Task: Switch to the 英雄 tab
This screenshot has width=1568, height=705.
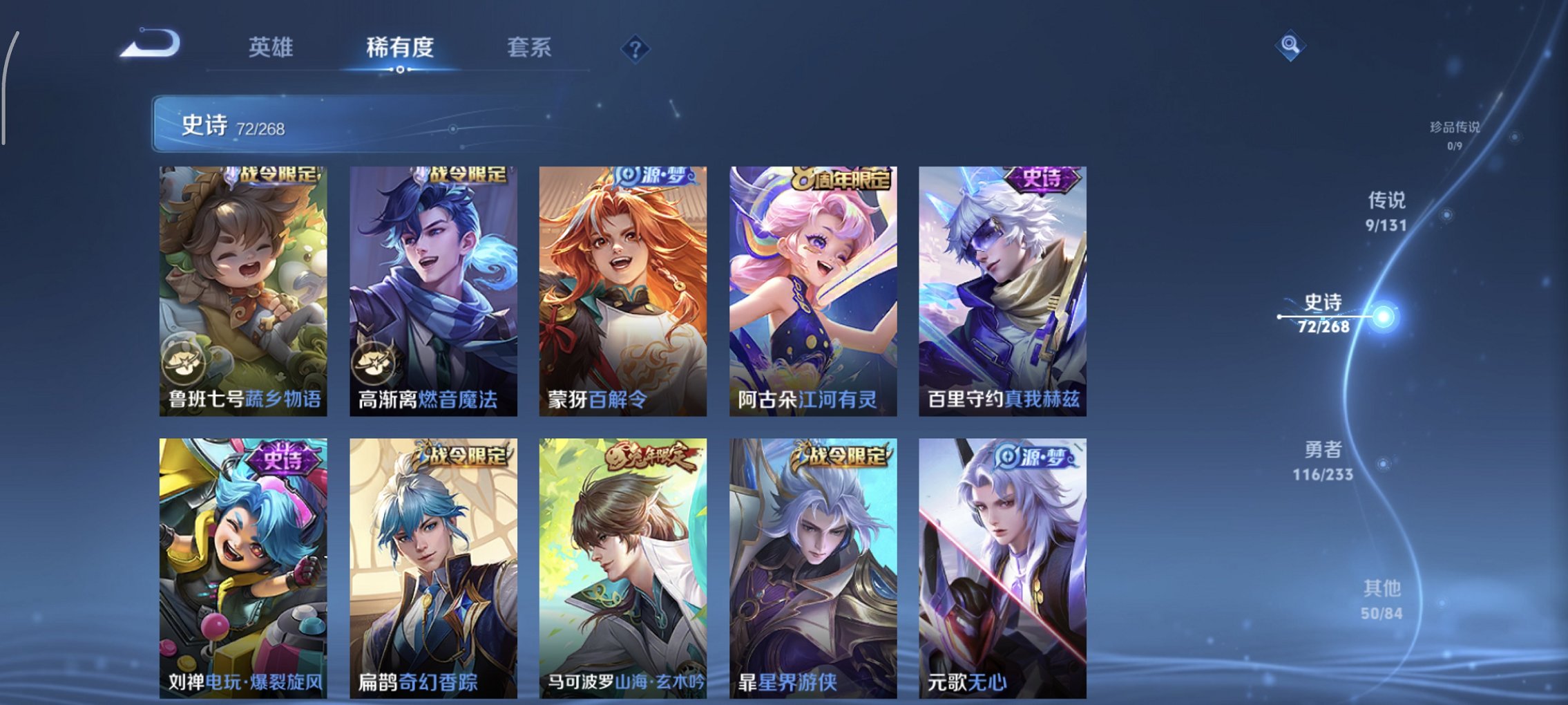Action: point(272,48)
